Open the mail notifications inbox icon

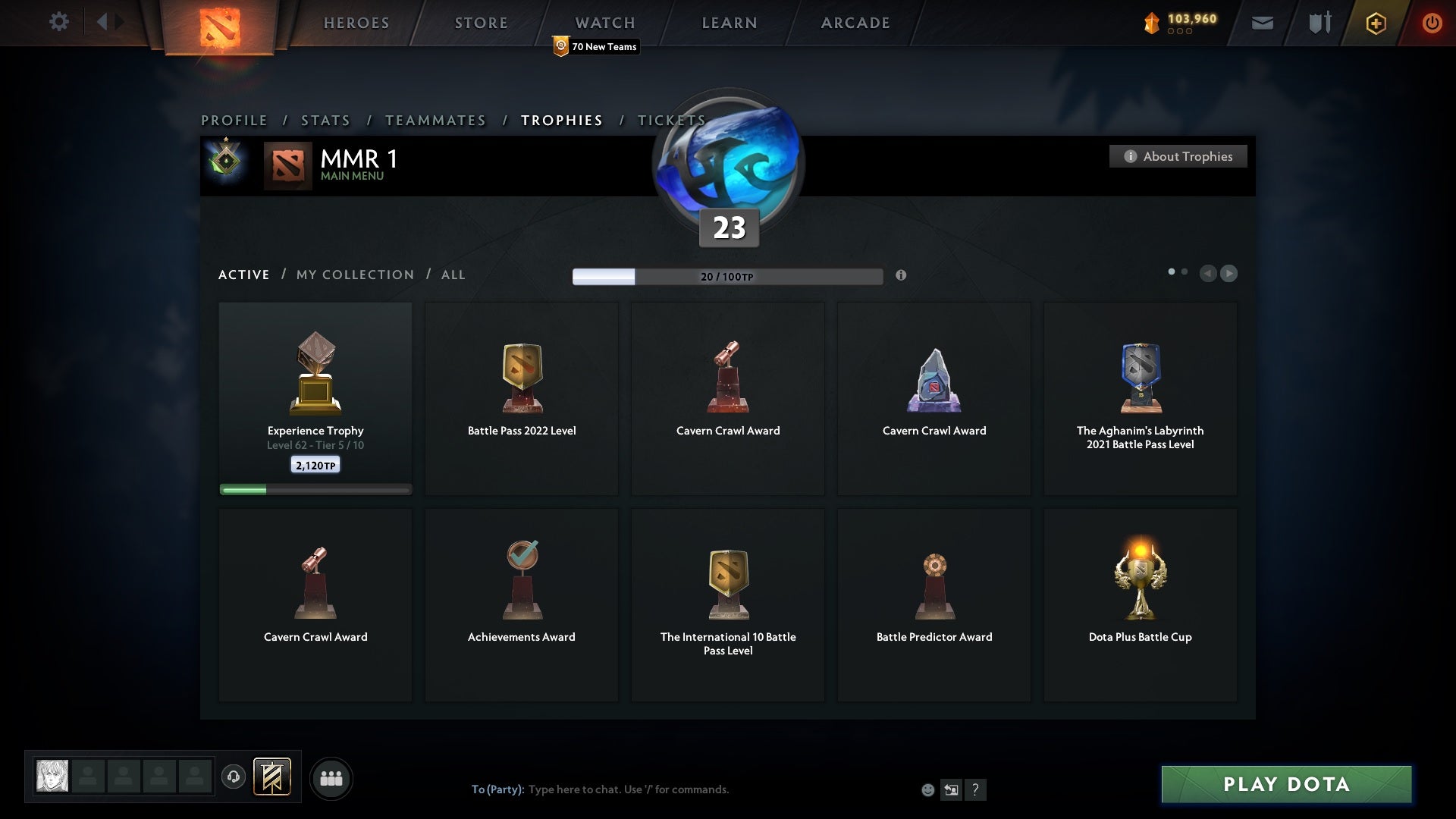pyautogui.click(x=1262, y=23)
